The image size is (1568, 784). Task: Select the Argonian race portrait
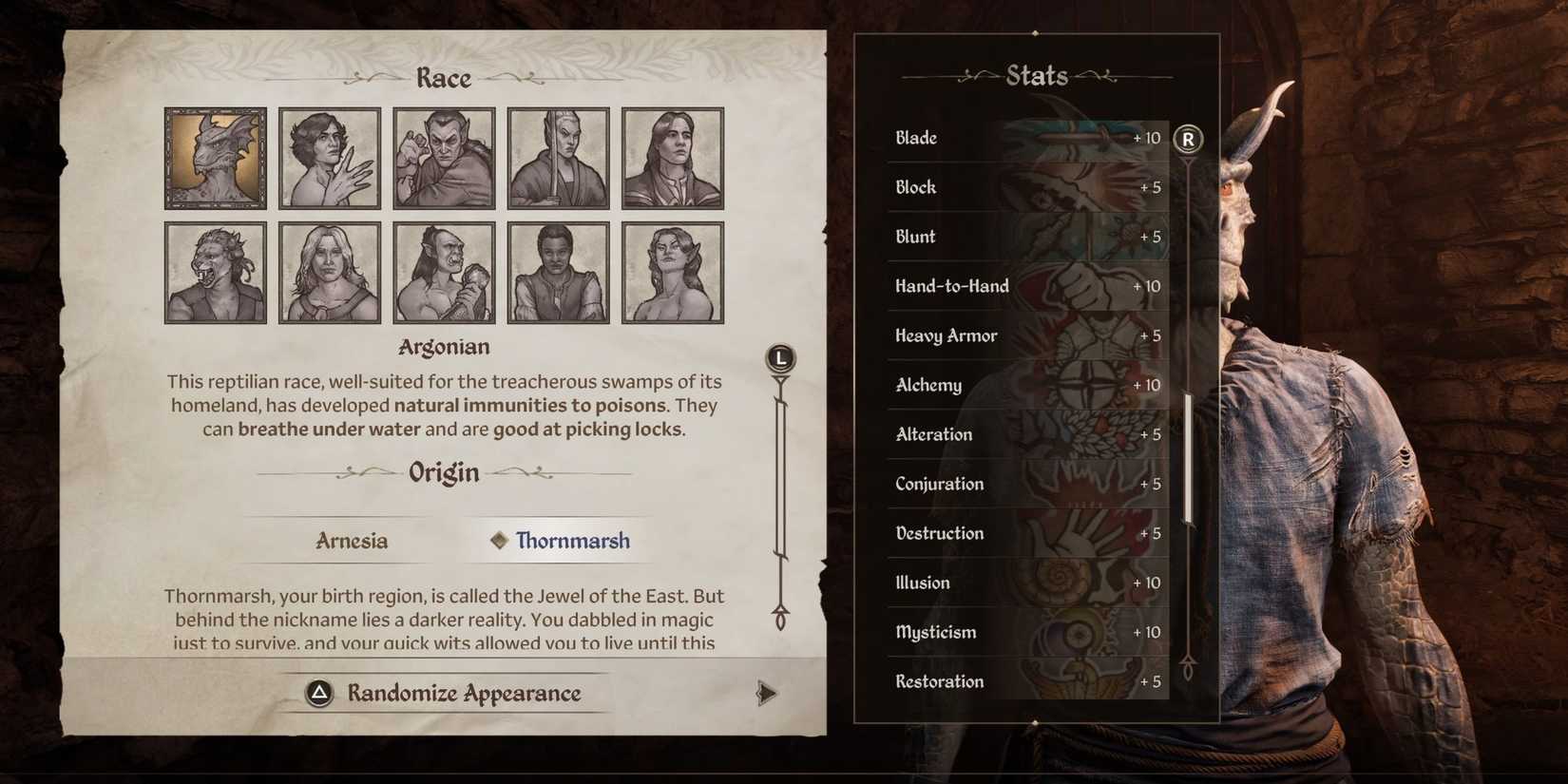point(215,156)
